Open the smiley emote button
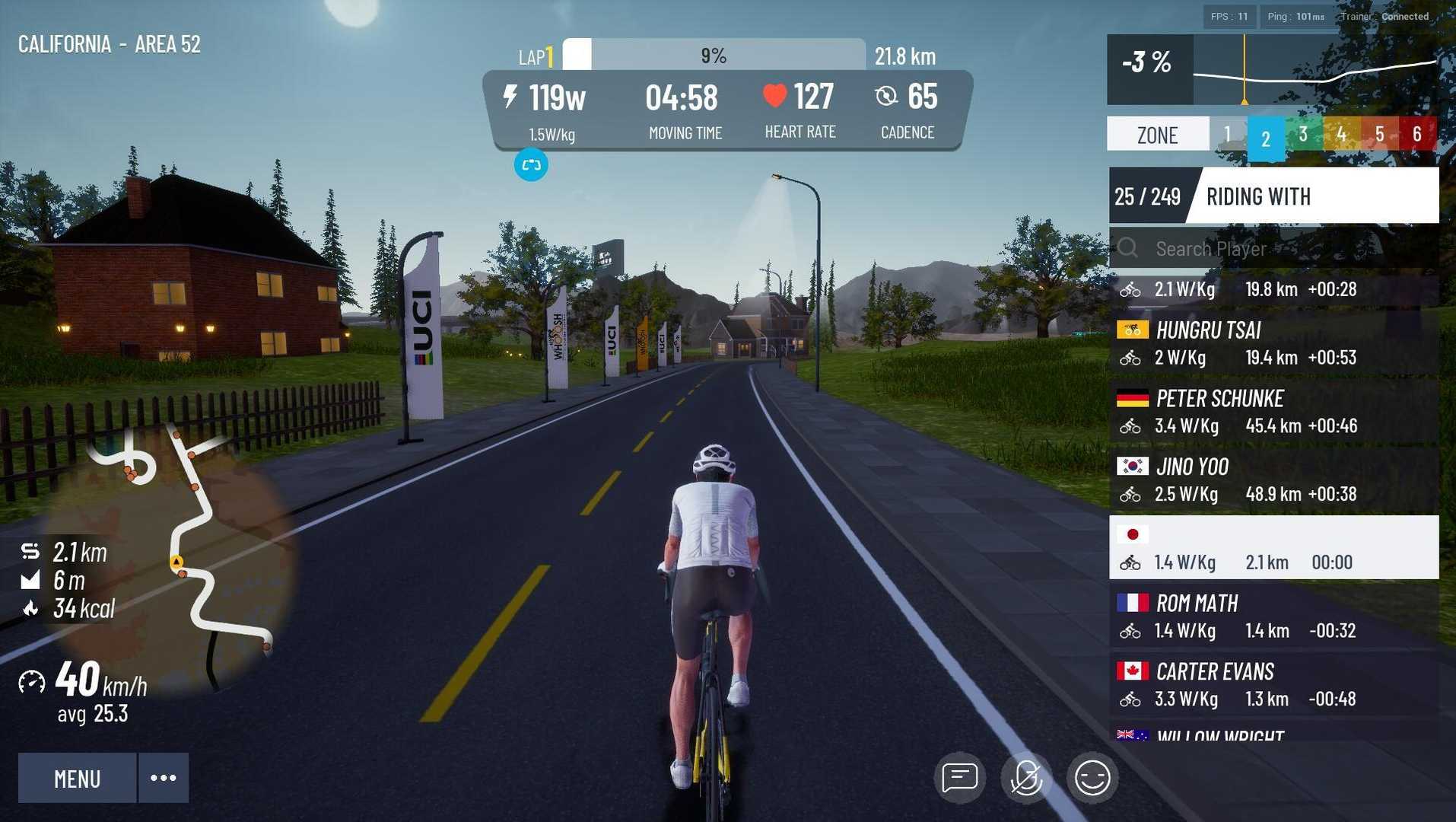Screen dimensions: 1456x822 1092,778
